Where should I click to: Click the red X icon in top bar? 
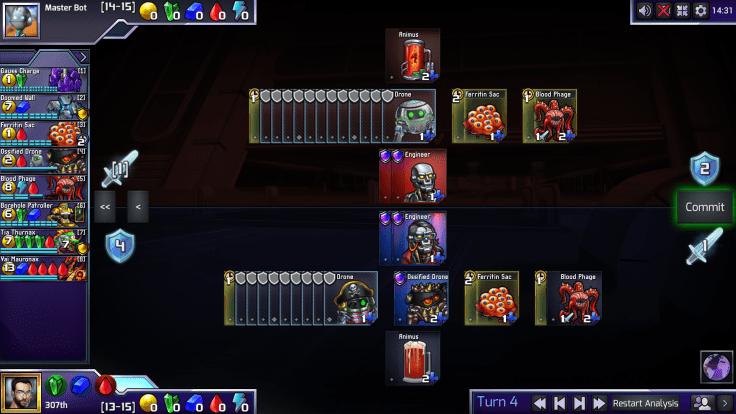664,11
